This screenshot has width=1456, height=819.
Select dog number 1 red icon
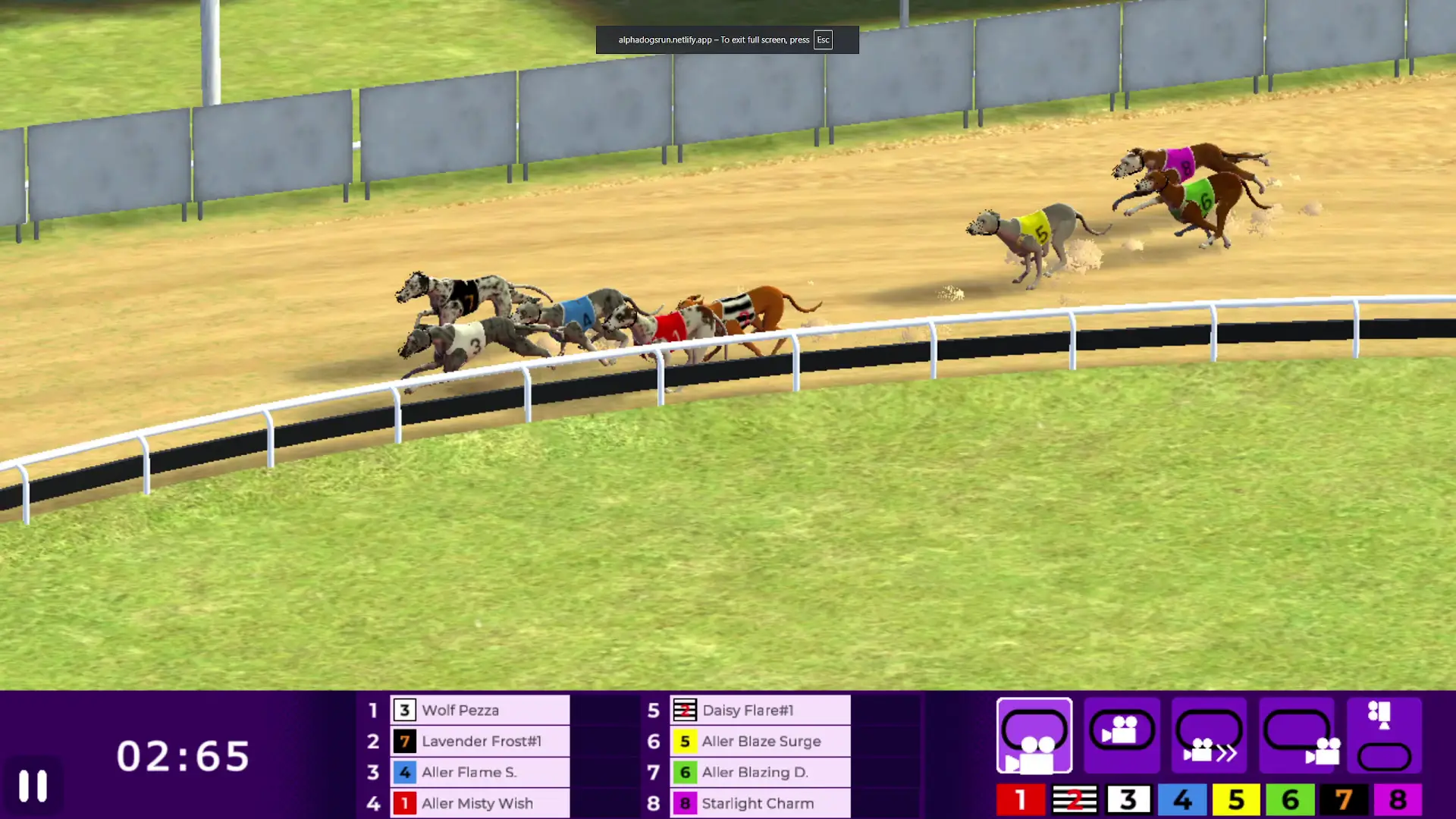tap(1020, 799)
